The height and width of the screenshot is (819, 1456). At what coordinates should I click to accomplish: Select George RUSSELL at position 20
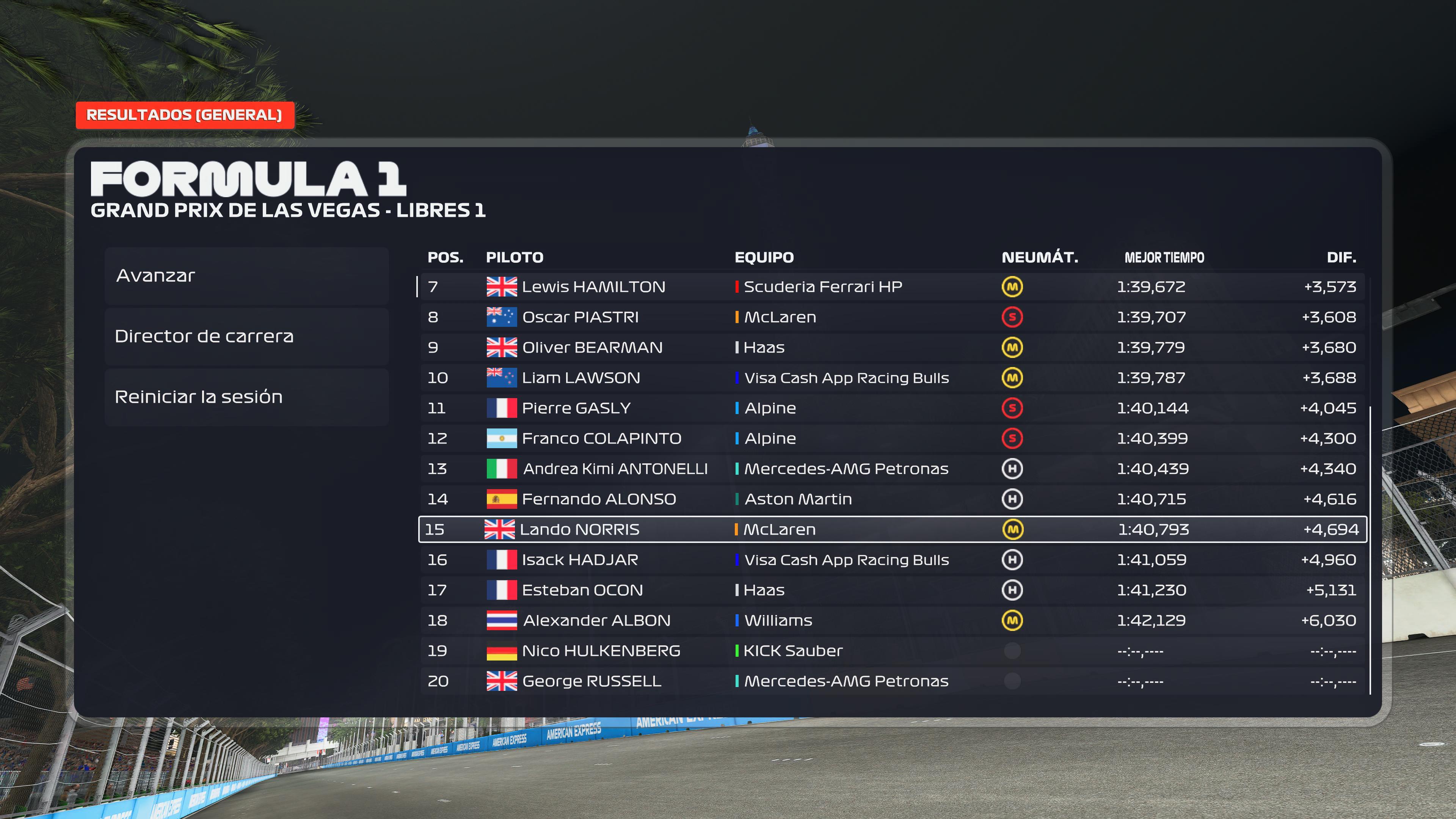[892, 681]
